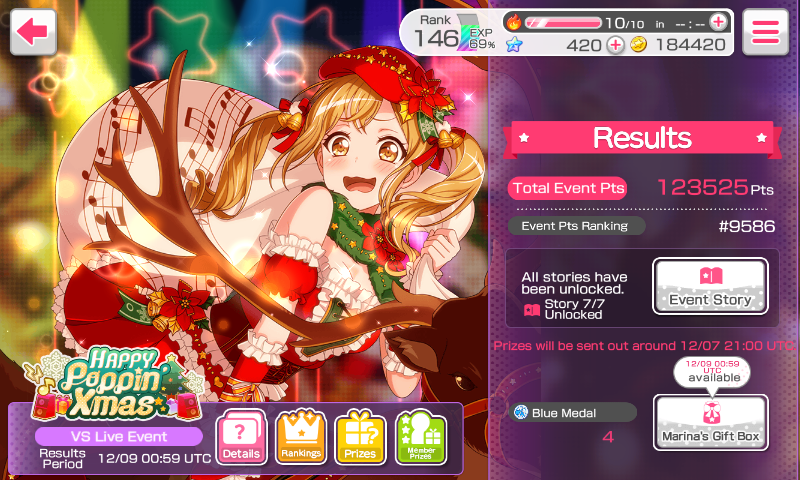Open Member Prizes
800x480 pixels.
coord(420,437)
